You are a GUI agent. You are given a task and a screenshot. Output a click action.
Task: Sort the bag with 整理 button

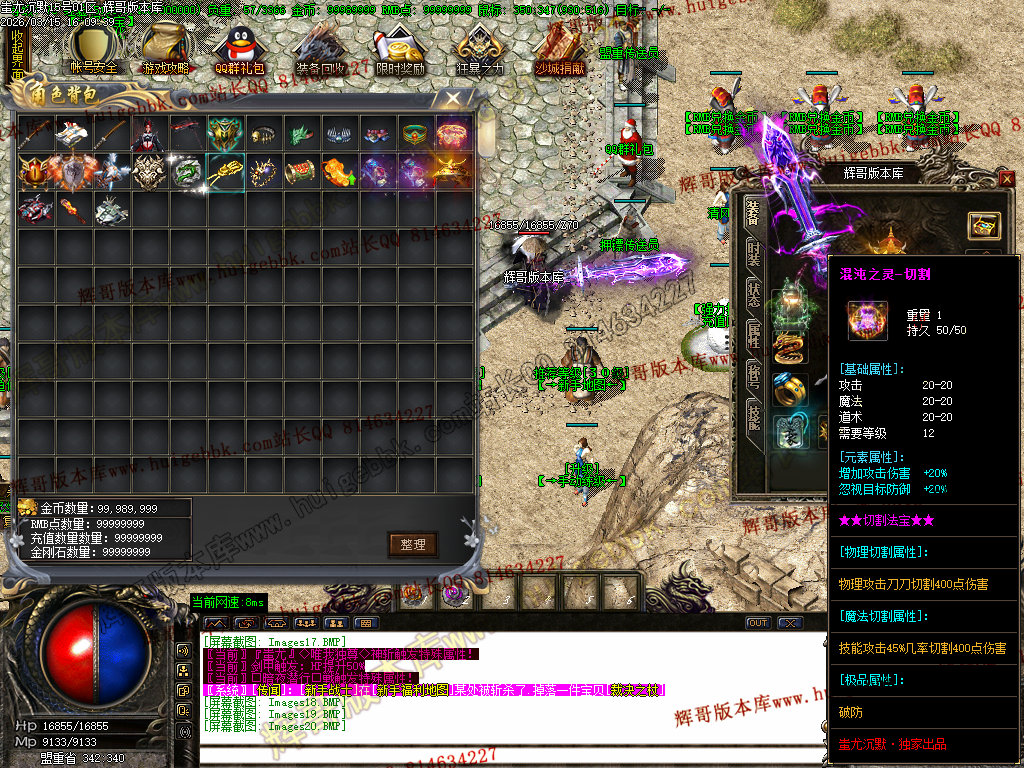[x=413, y=544]
